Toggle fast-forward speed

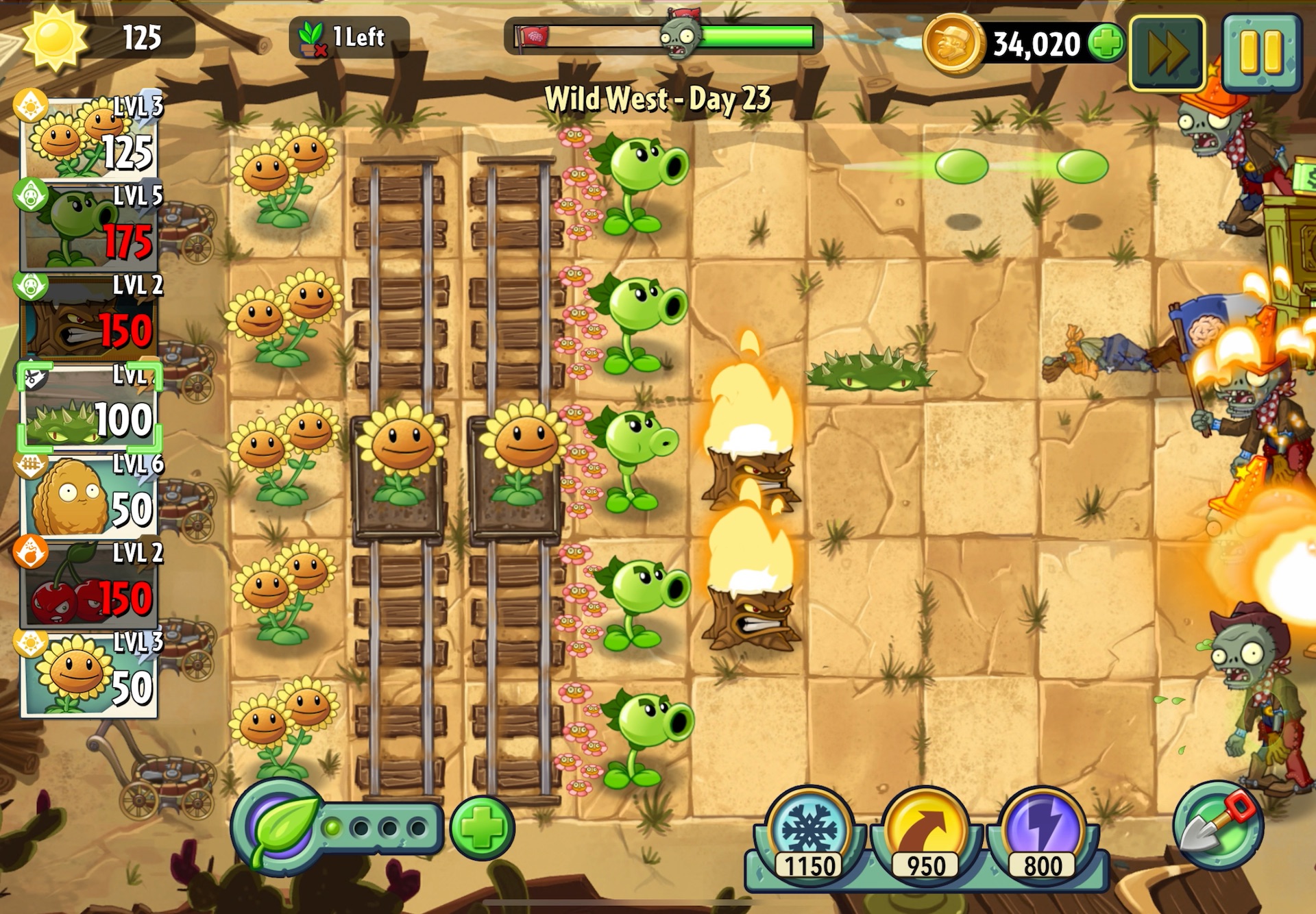pyautogui.click(x=1167, y=53)
